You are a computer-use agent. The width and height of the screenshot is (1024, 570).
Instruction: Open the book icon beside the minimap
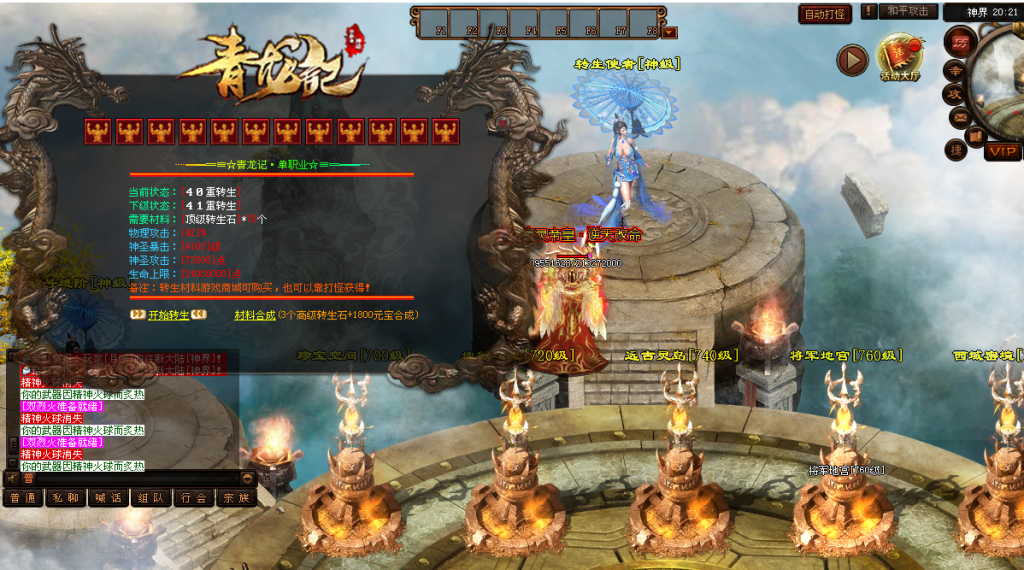(x=975, y=136)
